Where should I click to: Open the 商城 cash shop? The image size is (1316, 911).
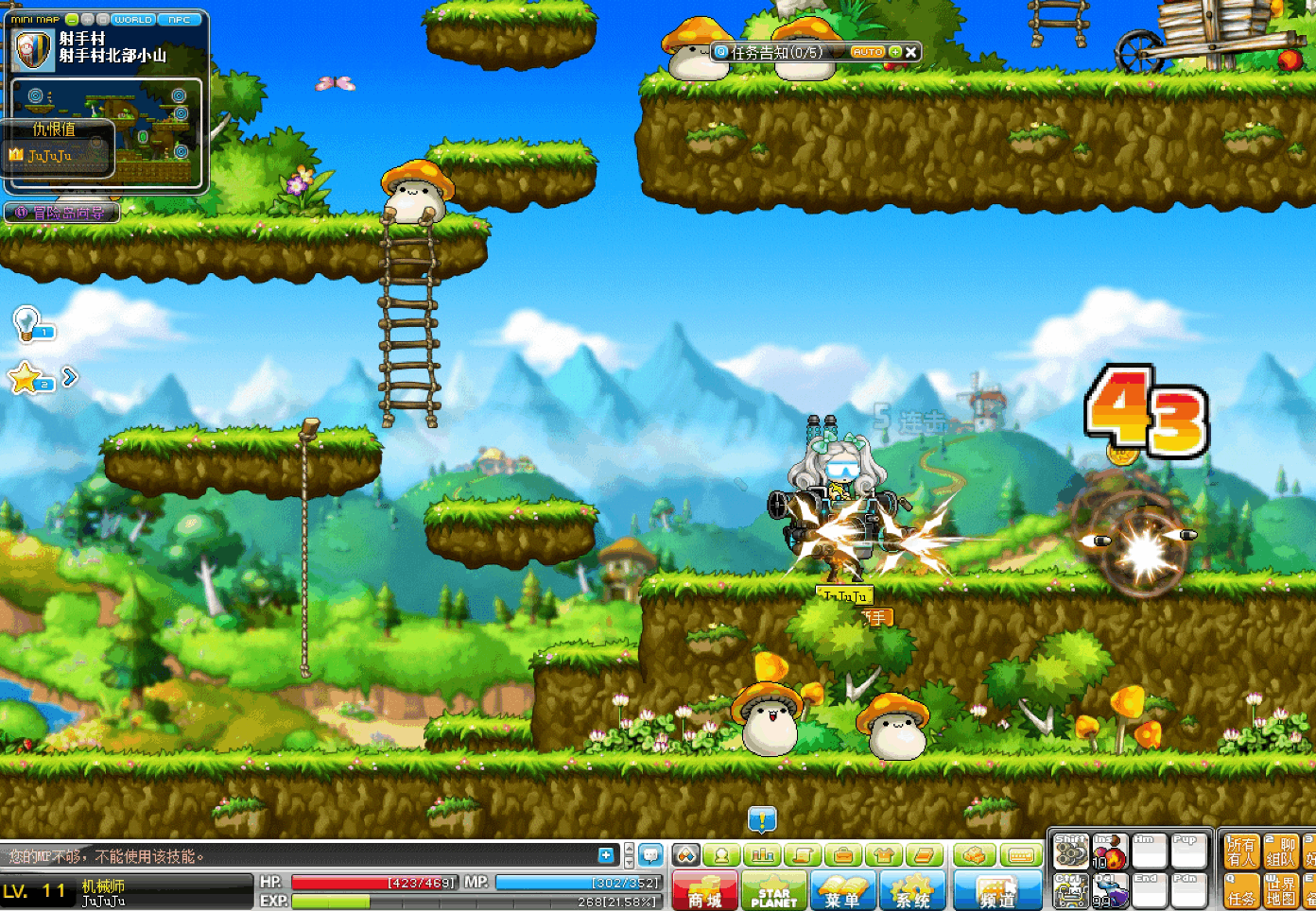tap(705, 891)
